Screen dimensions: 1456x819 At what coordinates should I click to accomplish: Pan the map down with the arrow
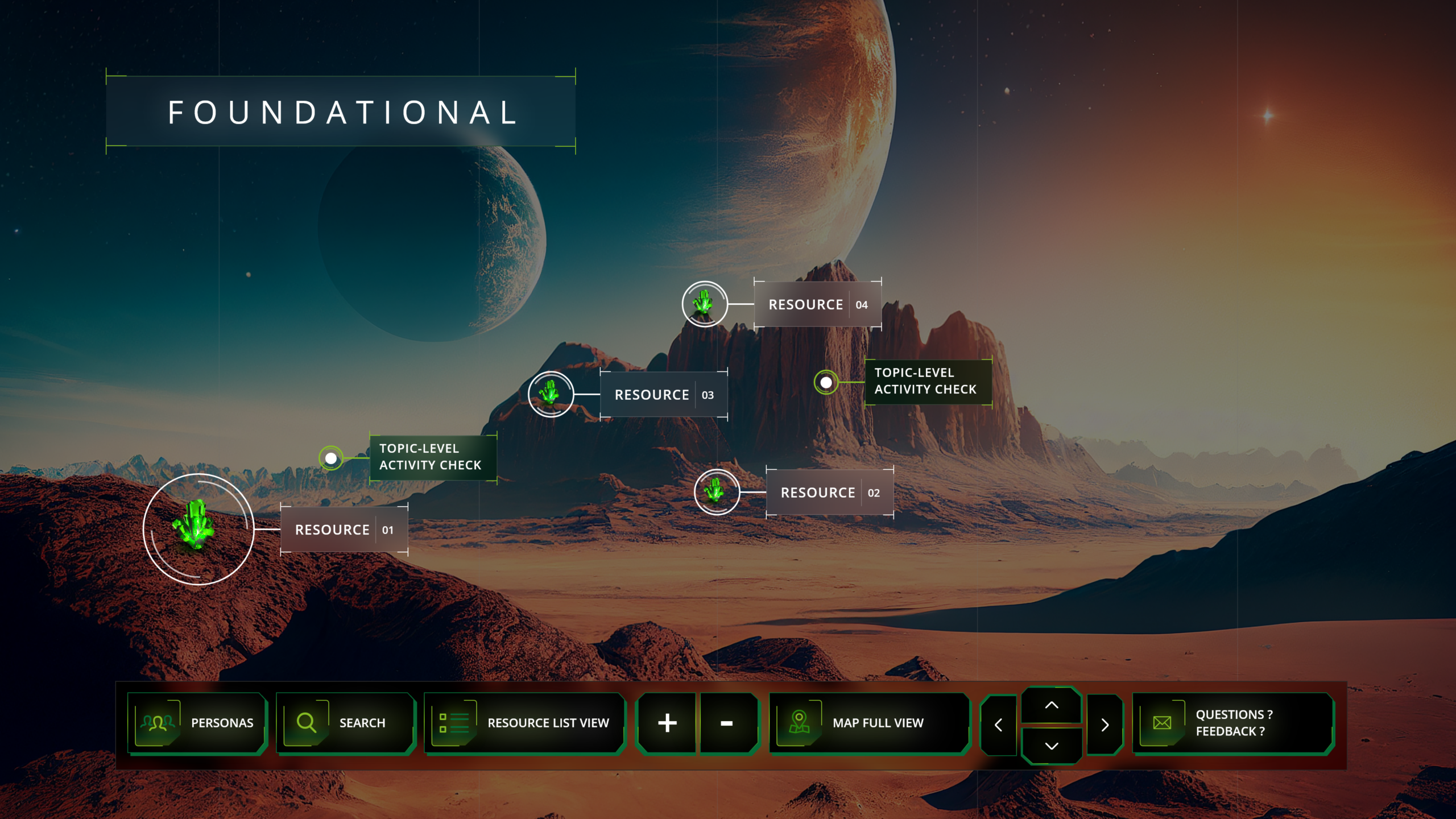pos(1052,746)
